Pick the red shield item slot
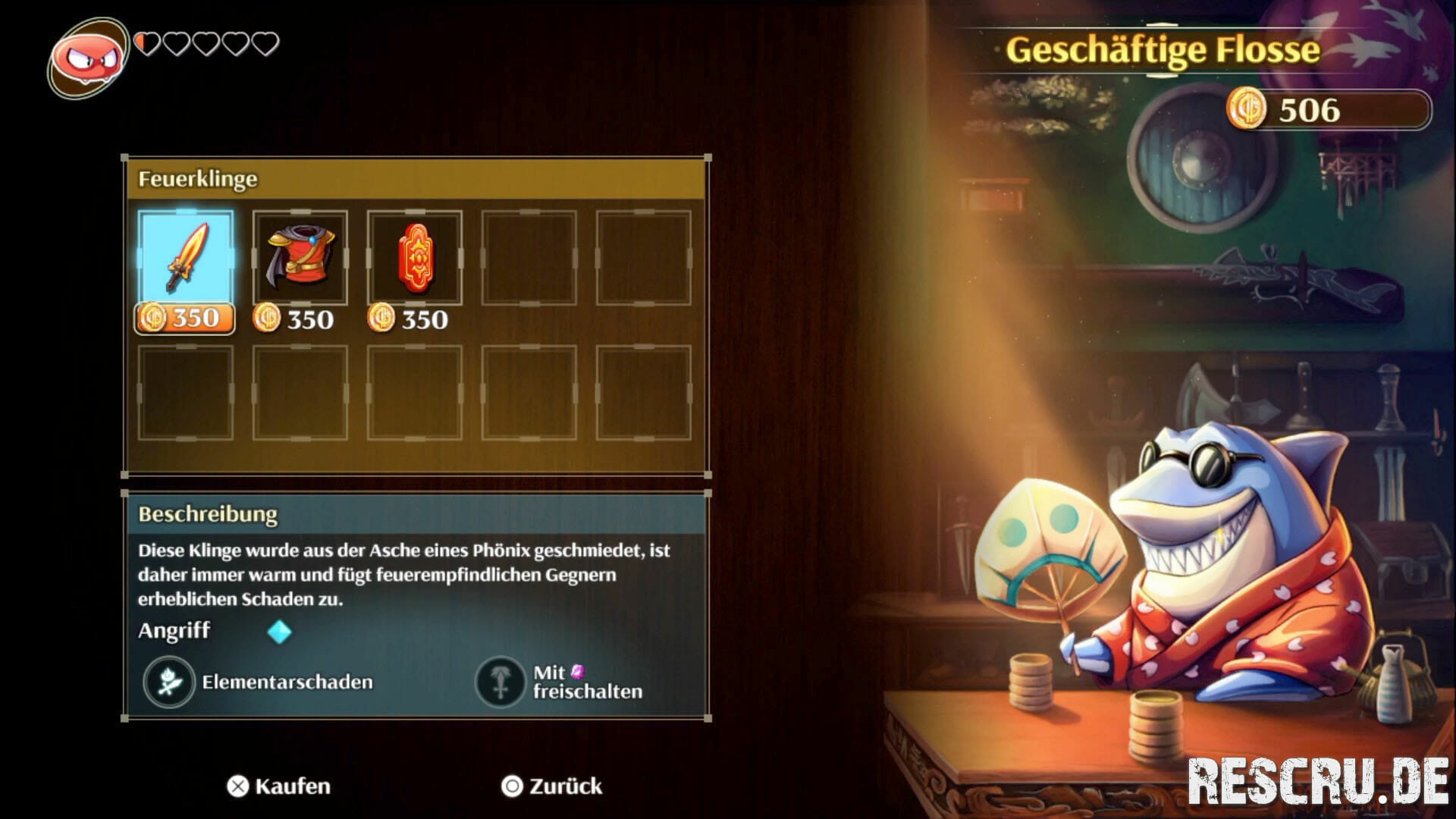Viewport: 1456px width, 819px height. tap(415, 259)
